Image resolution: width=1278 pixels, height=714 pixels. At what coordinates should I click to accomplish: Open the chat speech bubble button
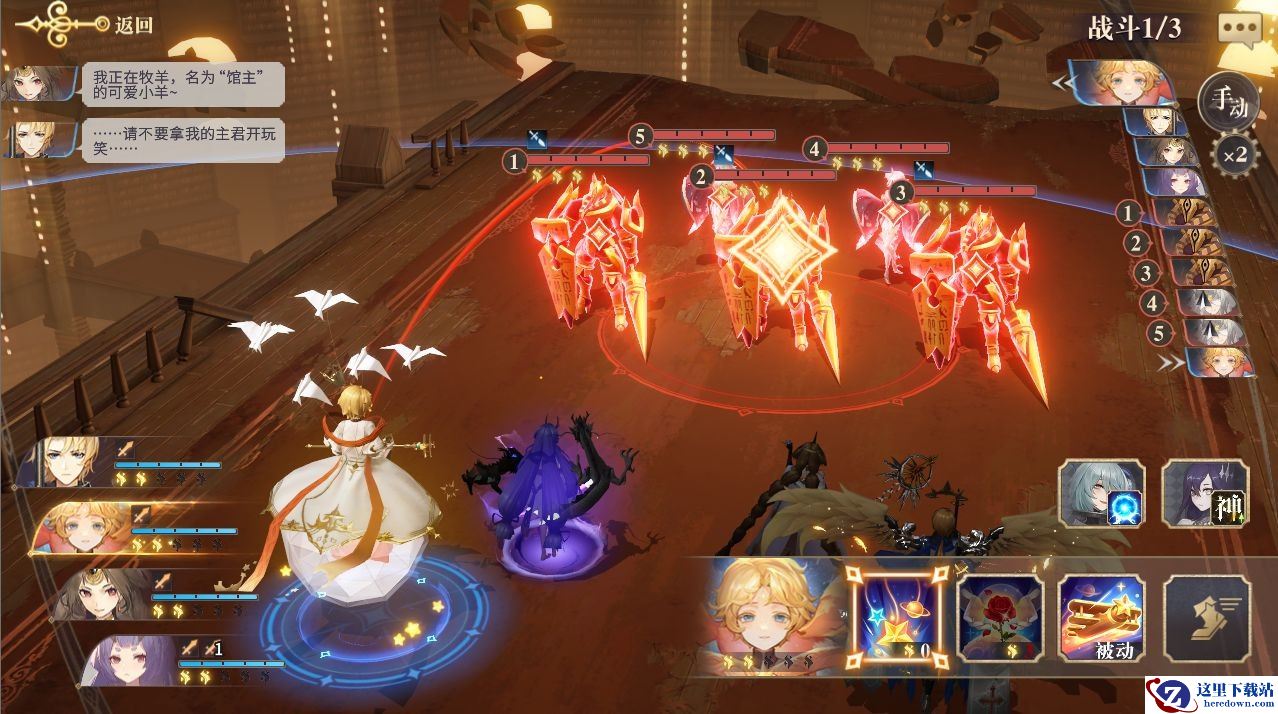pos(1240,28)
